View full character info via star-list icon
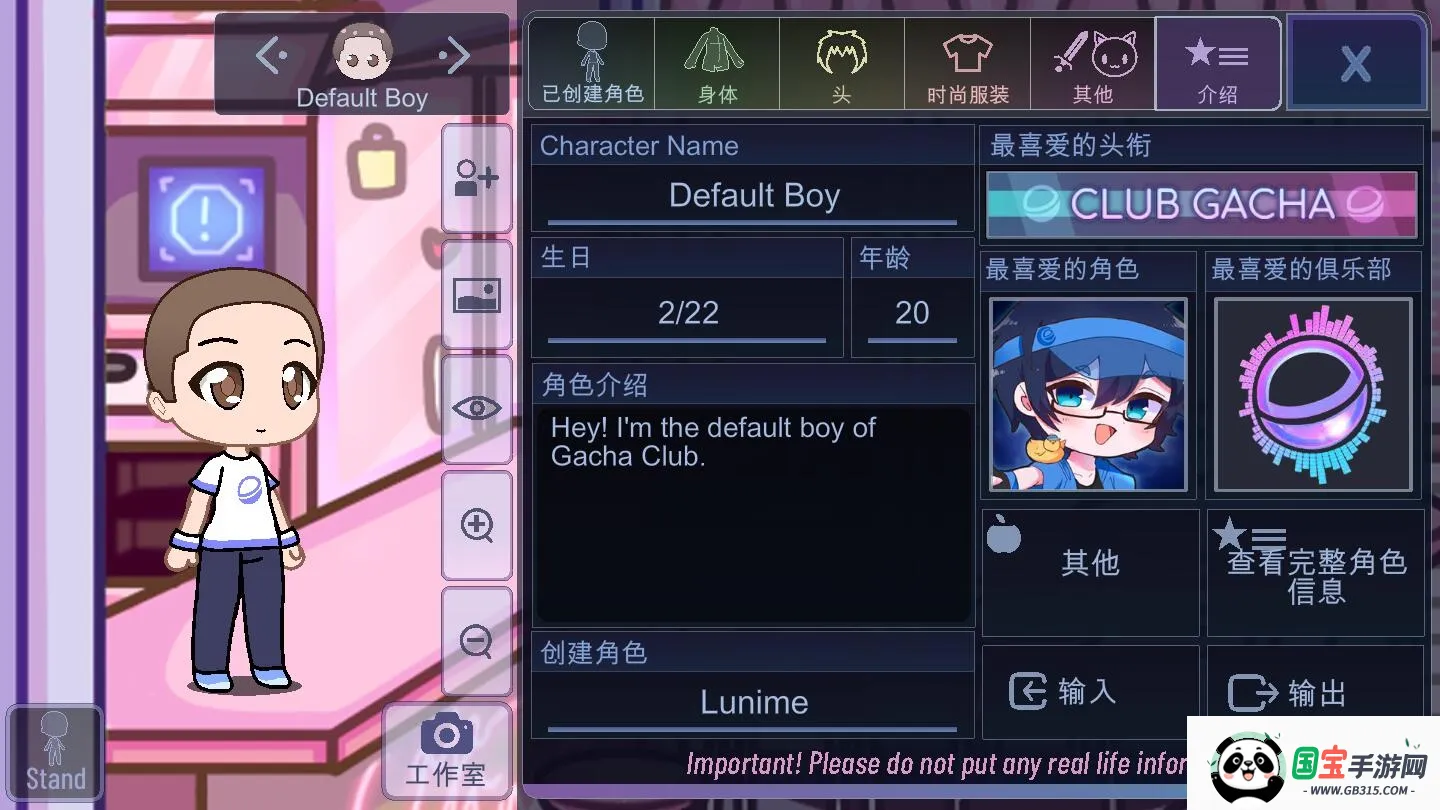The width and height of the screenshot is (1440, 810). [x=1314, y=572]
